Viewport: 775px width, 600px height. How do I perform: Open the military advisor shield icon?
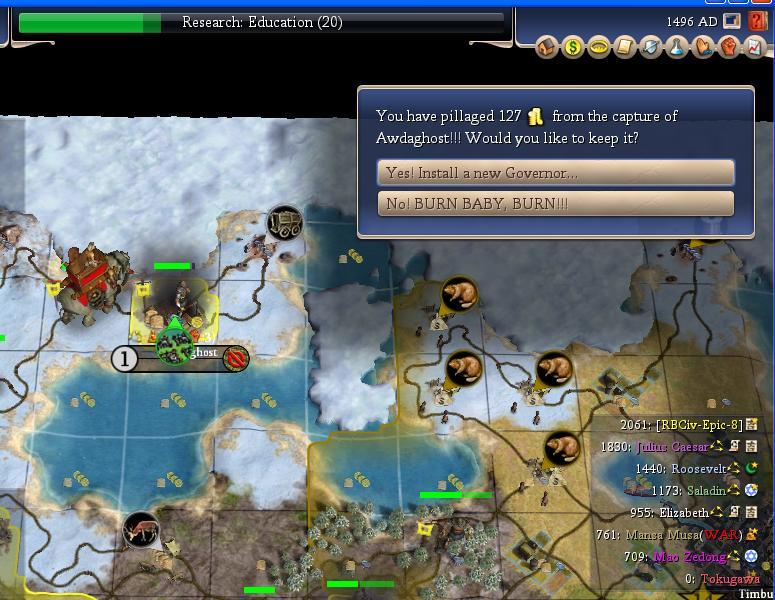[x=650, y=47]
